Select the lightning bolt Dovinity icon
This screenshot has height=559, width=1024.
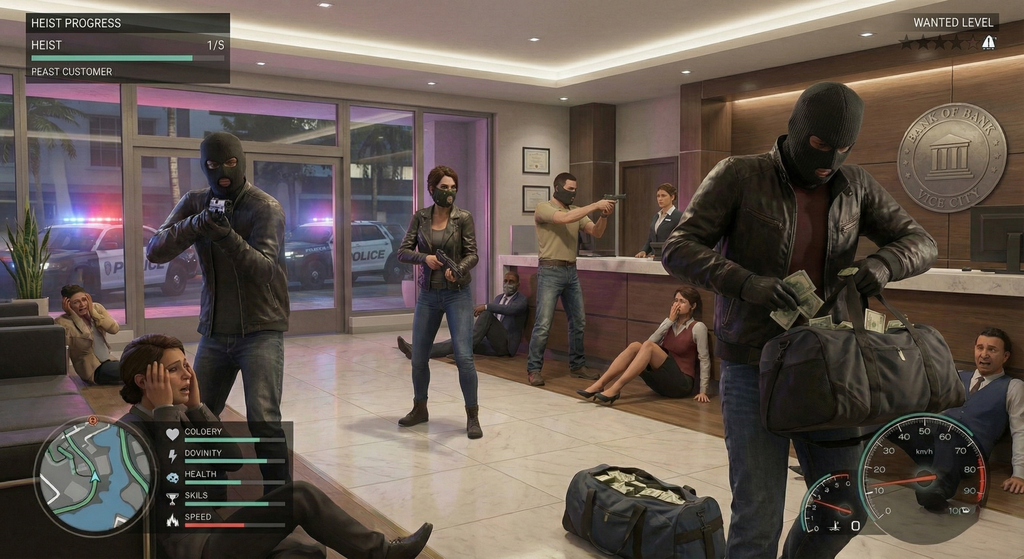tap(172, 454)
